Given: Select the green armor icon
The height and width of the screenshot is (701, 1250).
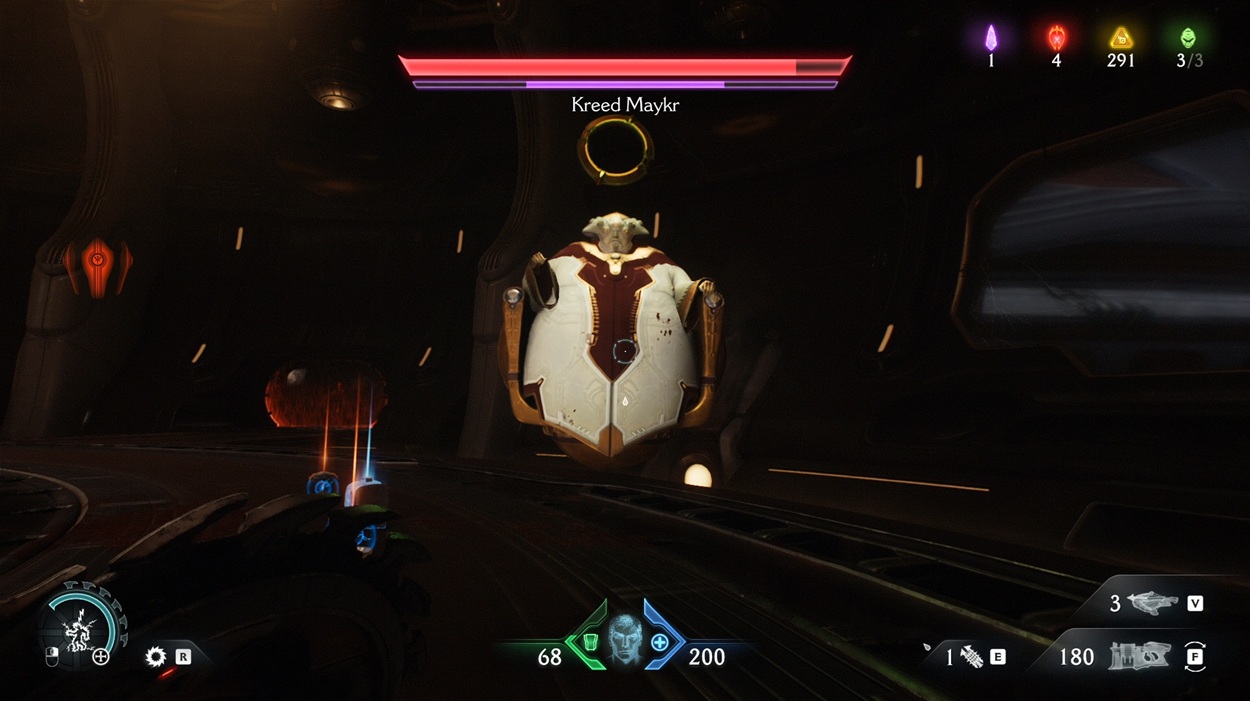Looking at the screenshot, I should pyautogui.click(x=591, y=641).
